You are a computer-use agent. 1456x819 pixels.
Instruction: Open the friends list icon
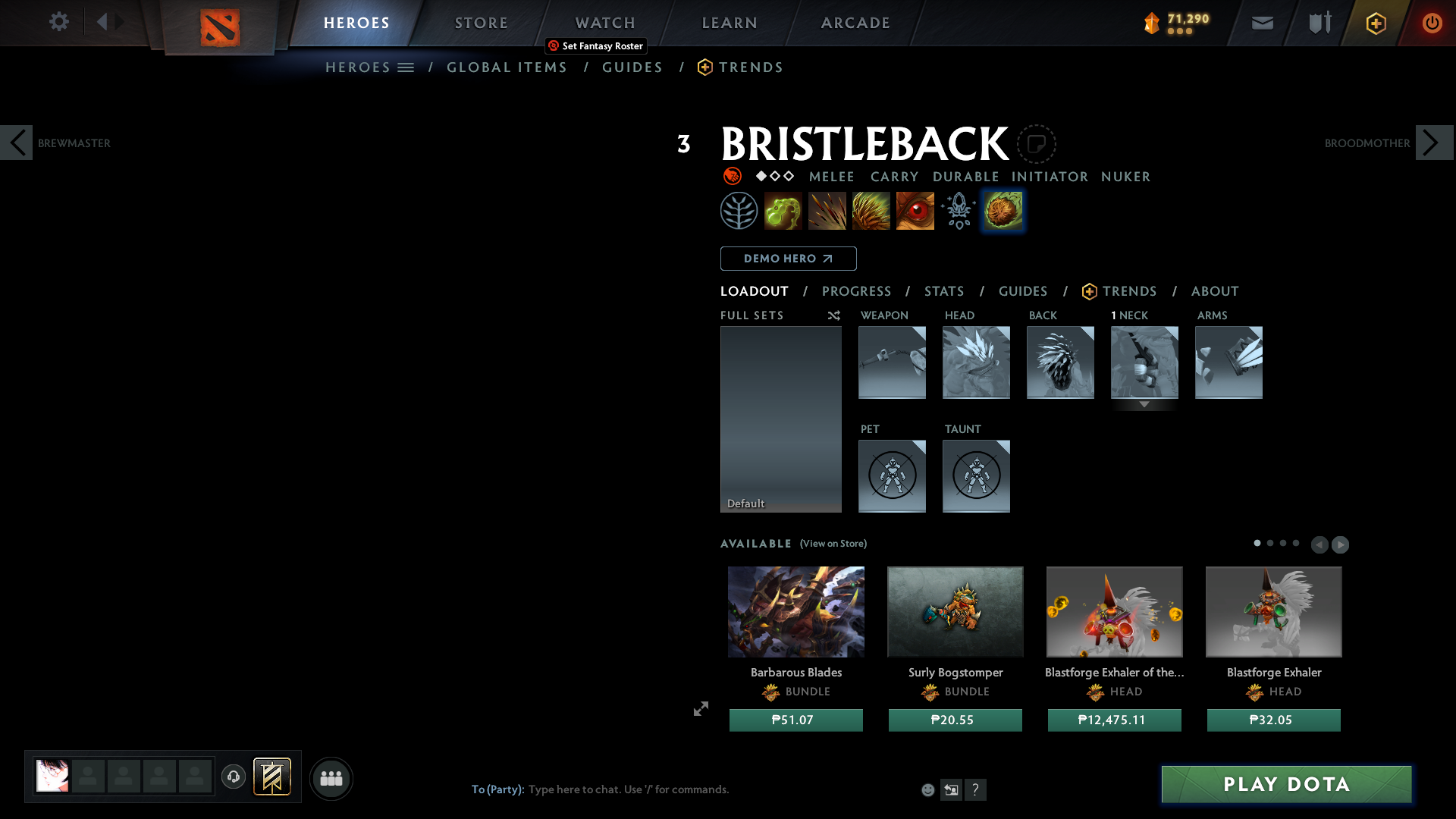tap(331, 777)
